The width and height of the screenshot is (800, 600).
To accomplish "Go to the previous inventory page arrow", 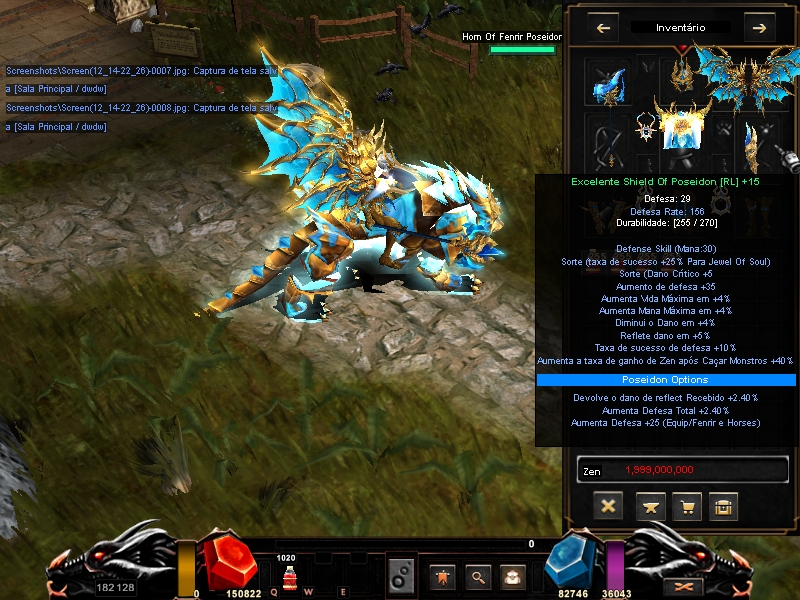I will [x=603, y=28].
